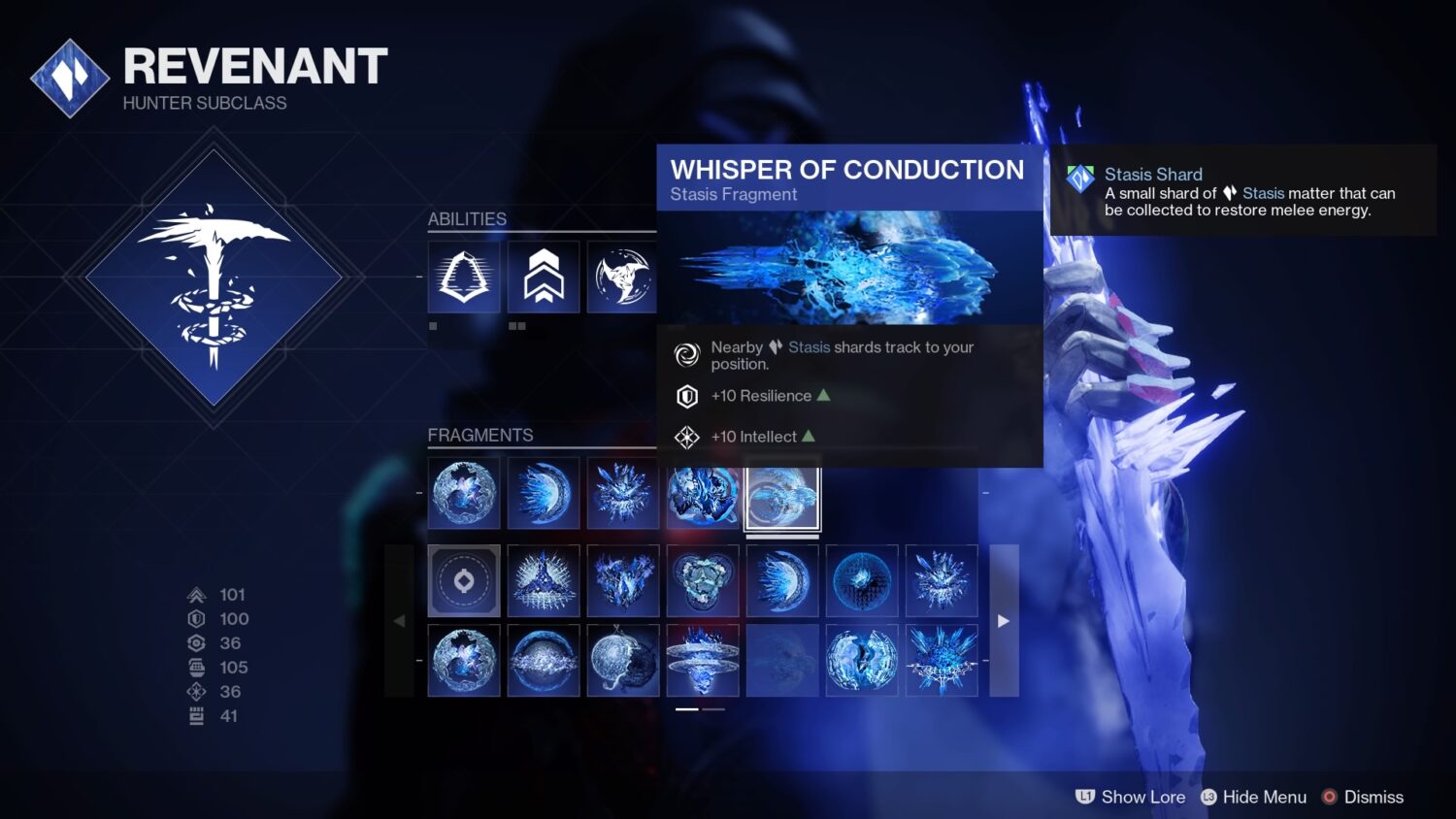Image resolution: width=1456 pixels, height=819 pixels.
Task: Go to the next fragment page arrow
Action: 1004,621
